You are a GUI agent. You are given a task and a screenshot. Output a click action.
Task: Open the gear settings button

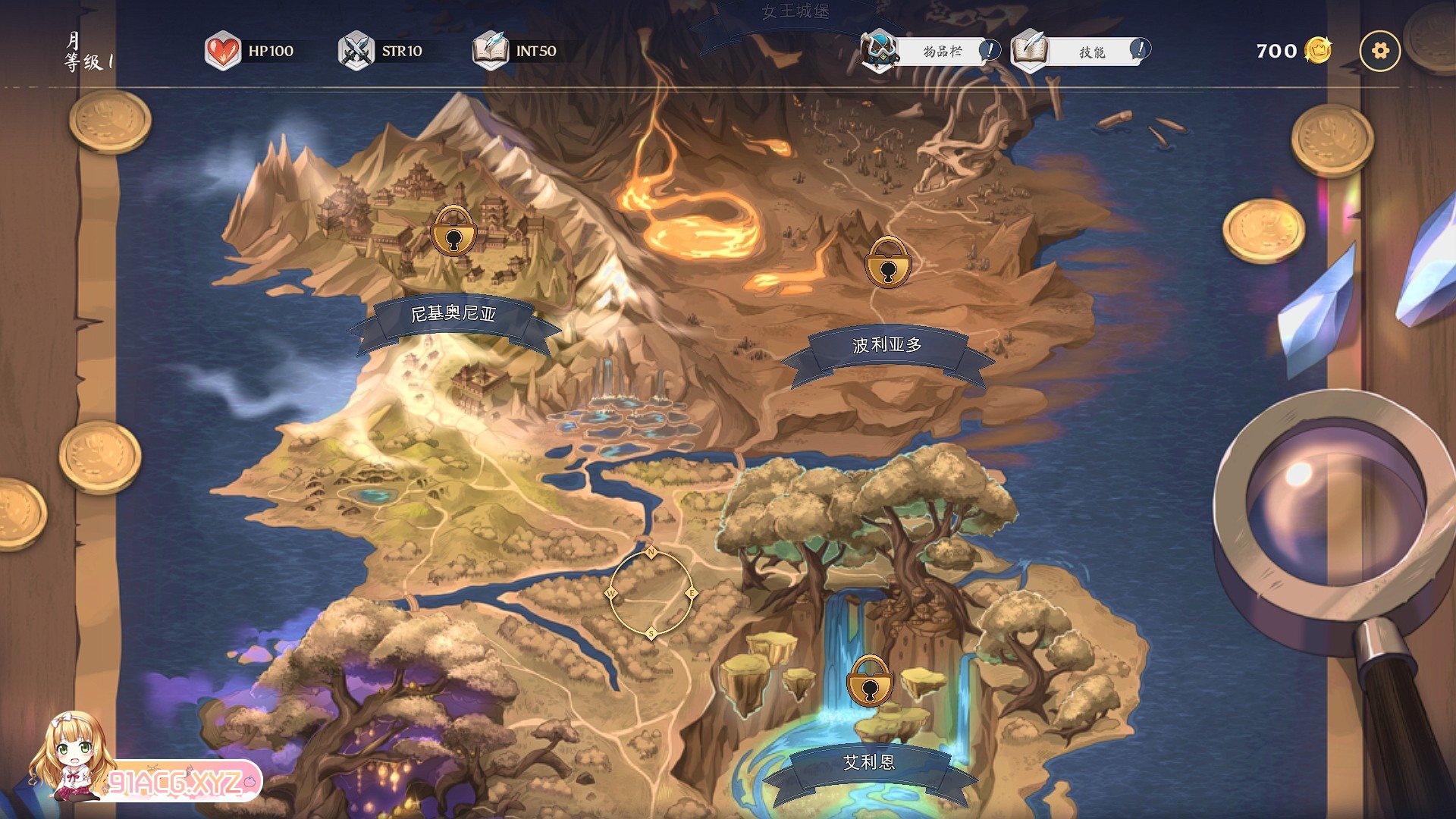pos(1379,51)
